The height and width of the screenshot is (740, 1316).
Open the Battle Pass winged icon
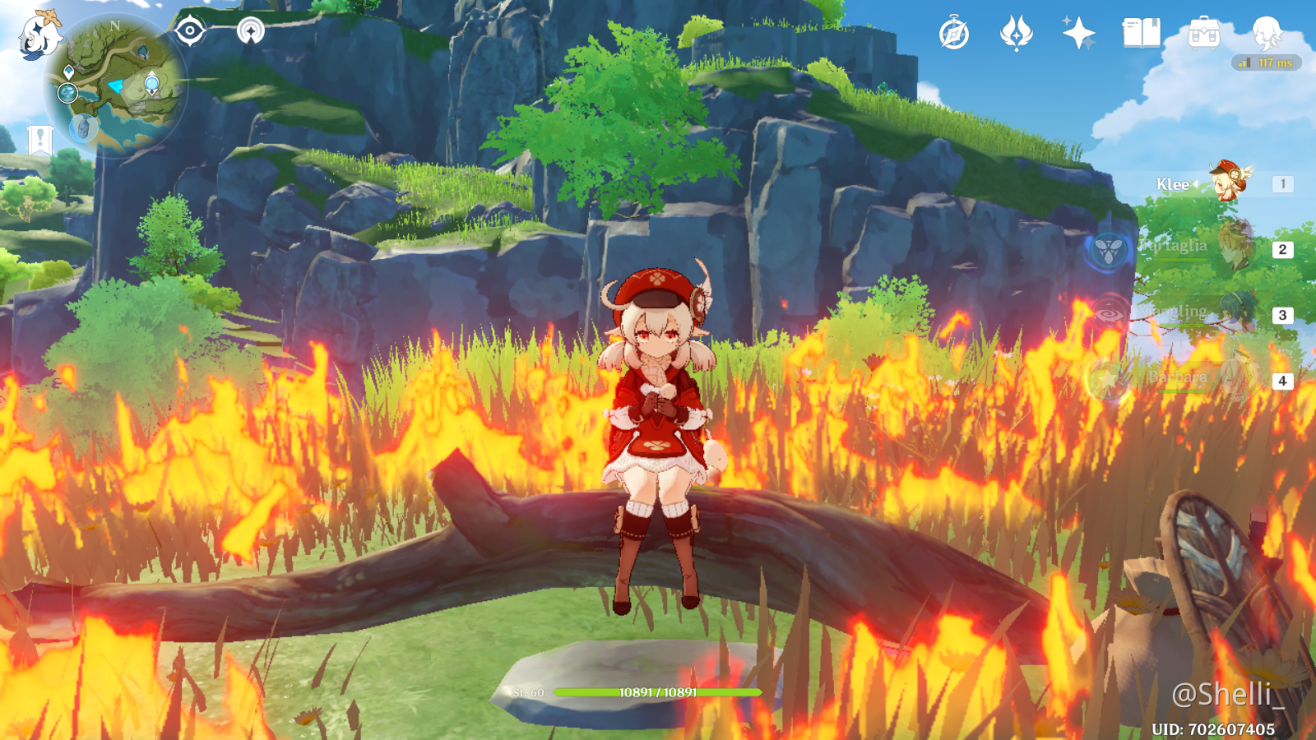tap(1016, 33)
